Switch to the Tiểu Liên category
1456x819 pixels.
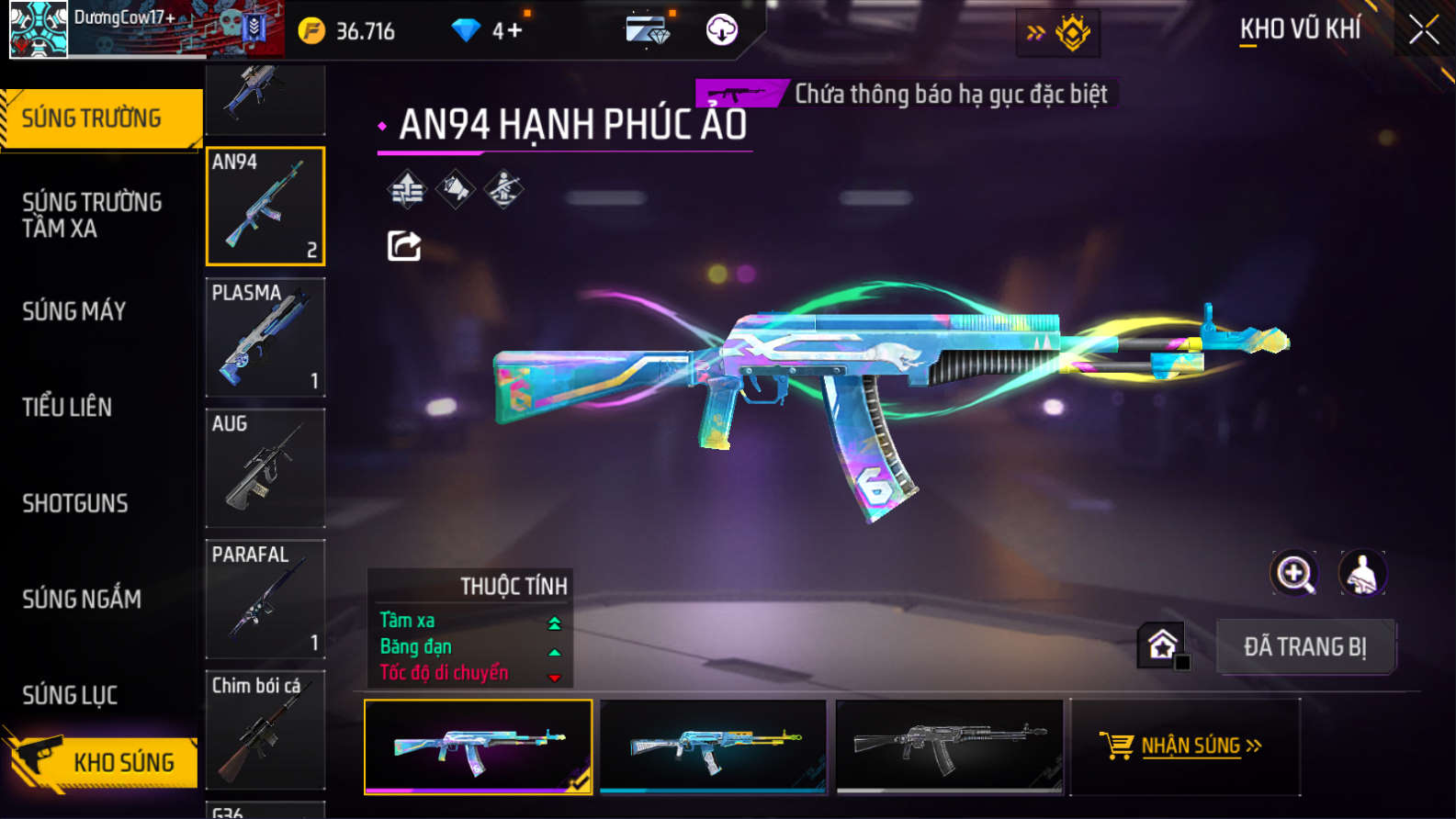pyautogui.click(x=67, y=407)
